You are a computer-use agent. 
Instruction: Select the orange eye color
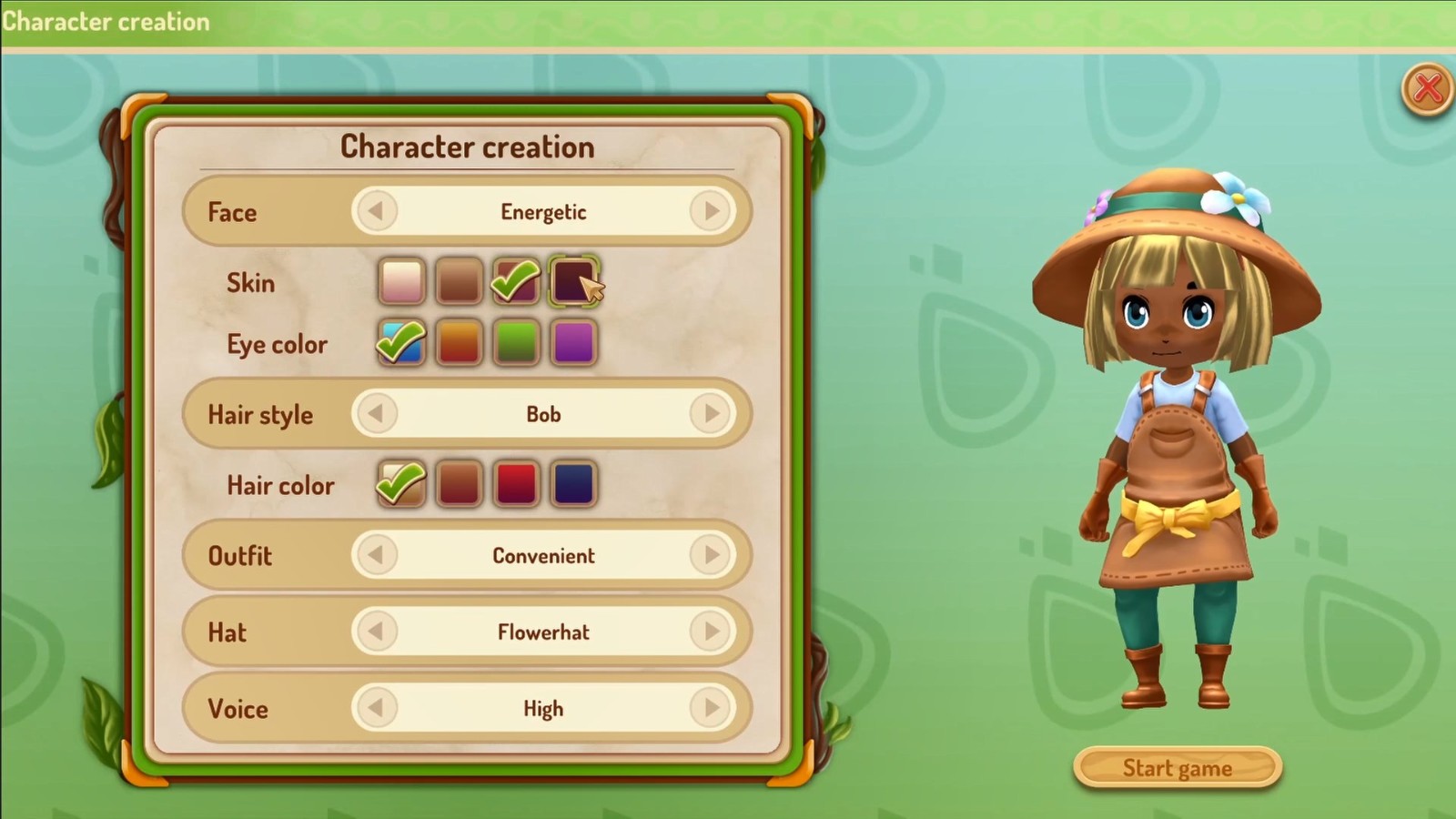[459, 343]
